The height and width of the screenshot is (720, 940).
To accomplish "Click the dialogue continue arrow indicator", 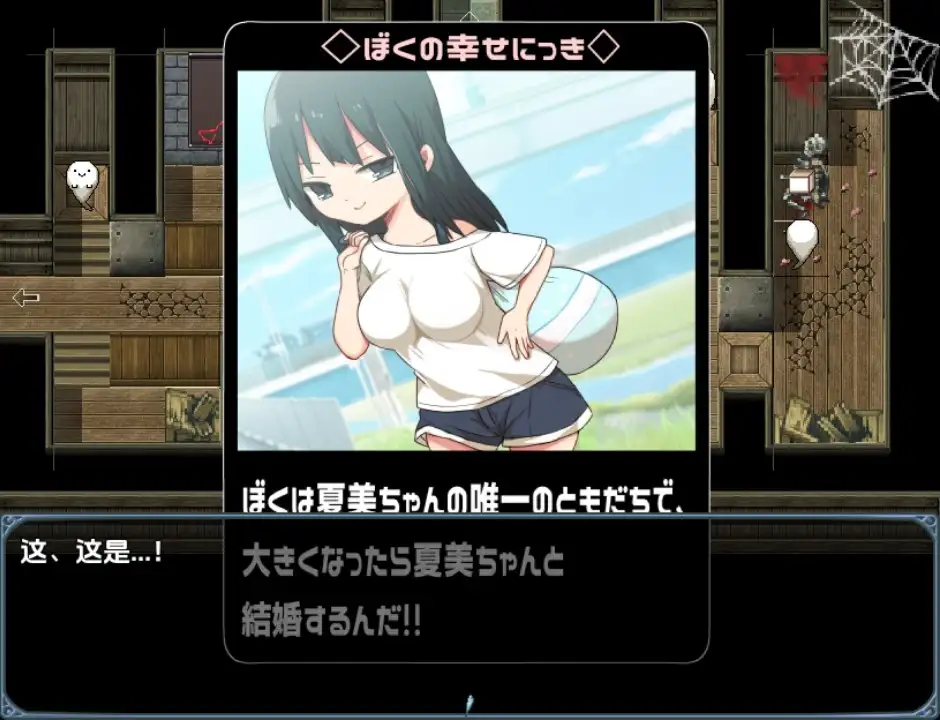I will coord(469,702).
